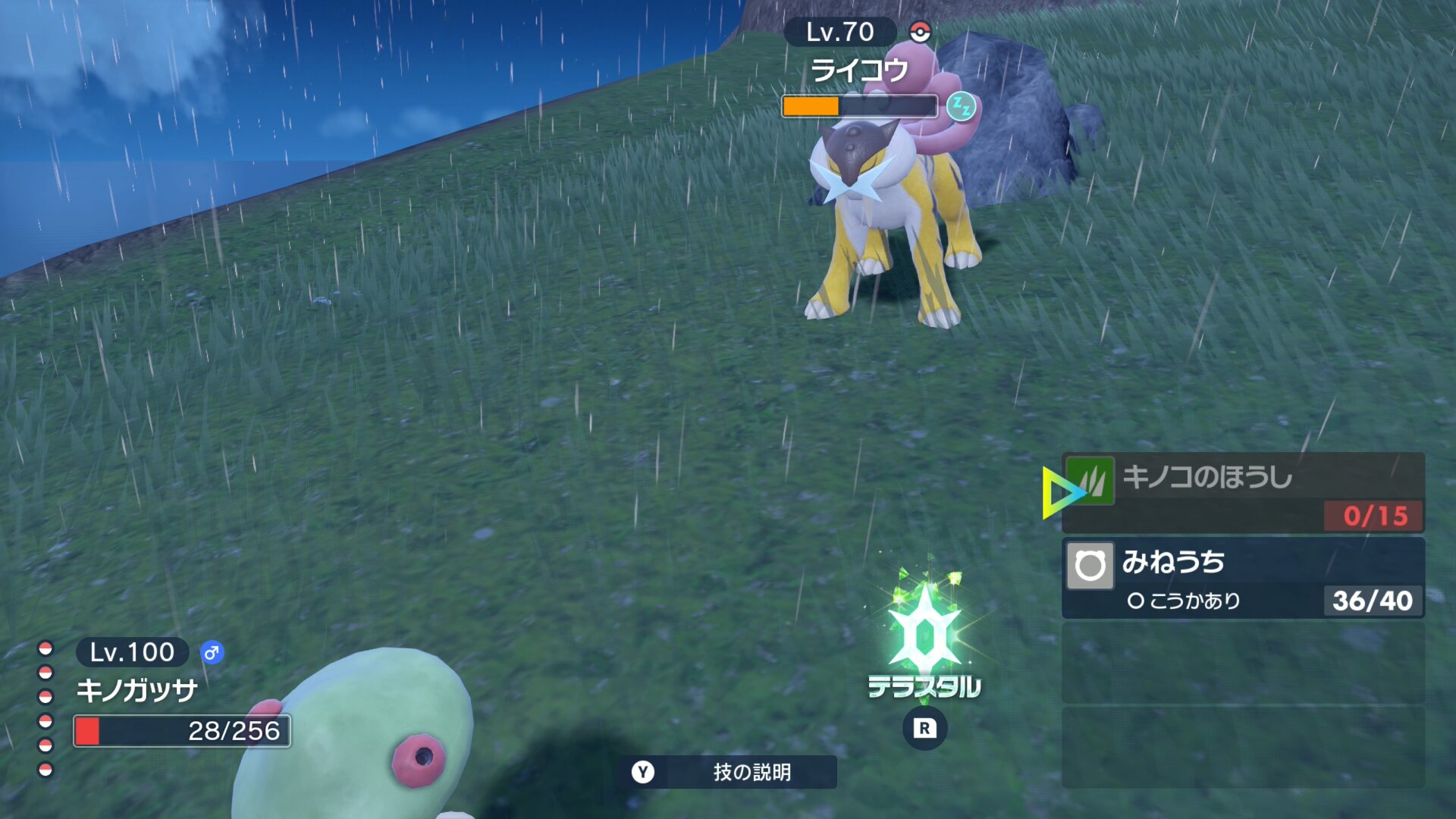Choose the みねうち move
The height and width of the screenshot is (819, 1456).
pos(1242,578)
